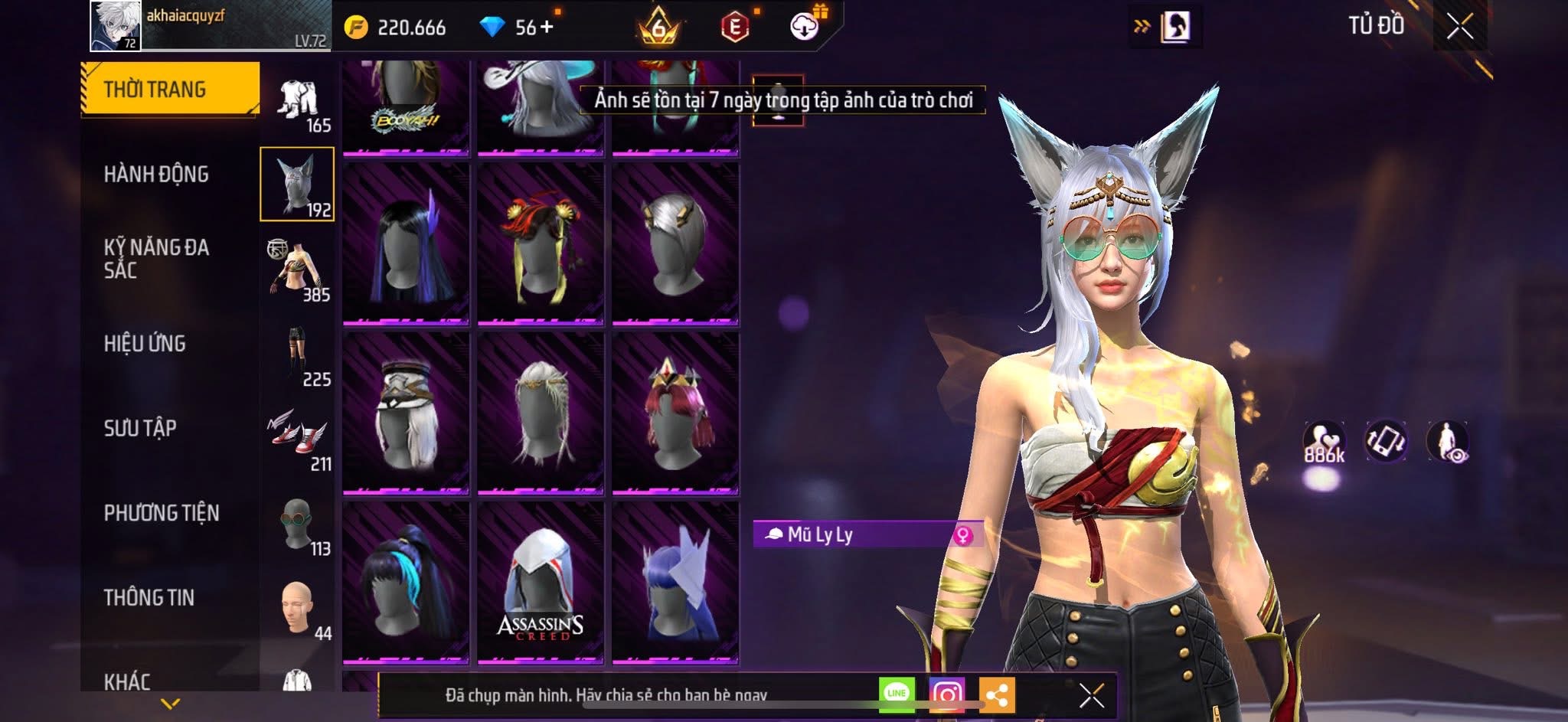Viewport: 1568px width, 722px height.
Task: Open the face subcategory with bald head
Action: (x=297, y=606)
